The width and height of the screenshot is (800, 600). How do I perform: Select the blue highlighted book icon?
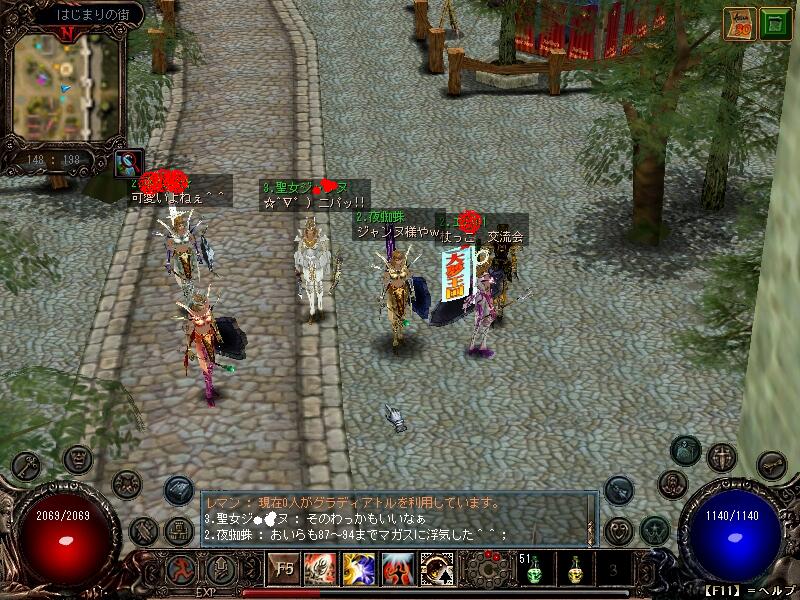(x=179, y=490)
